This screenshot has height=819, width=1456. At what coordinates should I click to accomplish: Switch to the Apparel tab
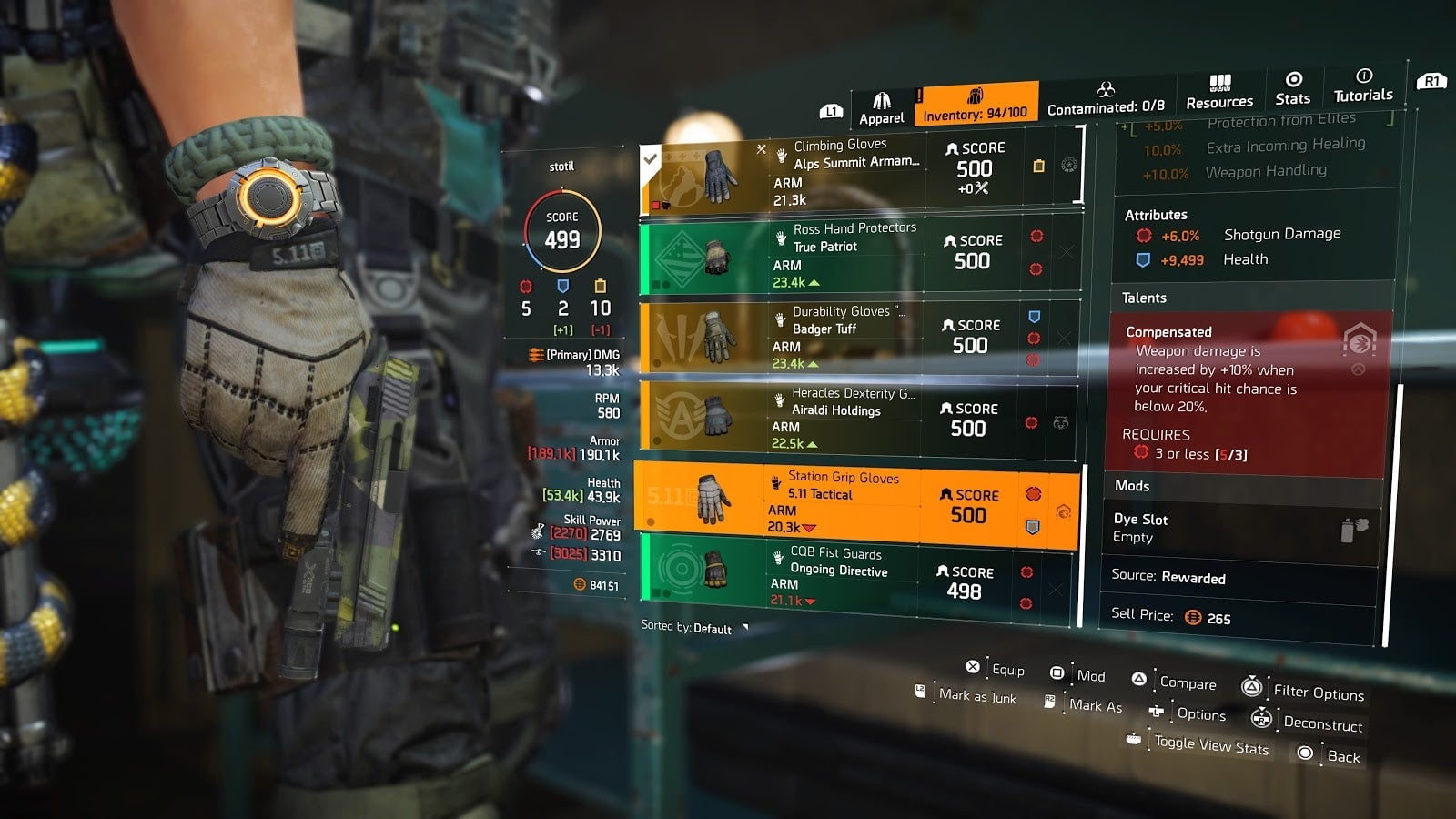[881, 108]
